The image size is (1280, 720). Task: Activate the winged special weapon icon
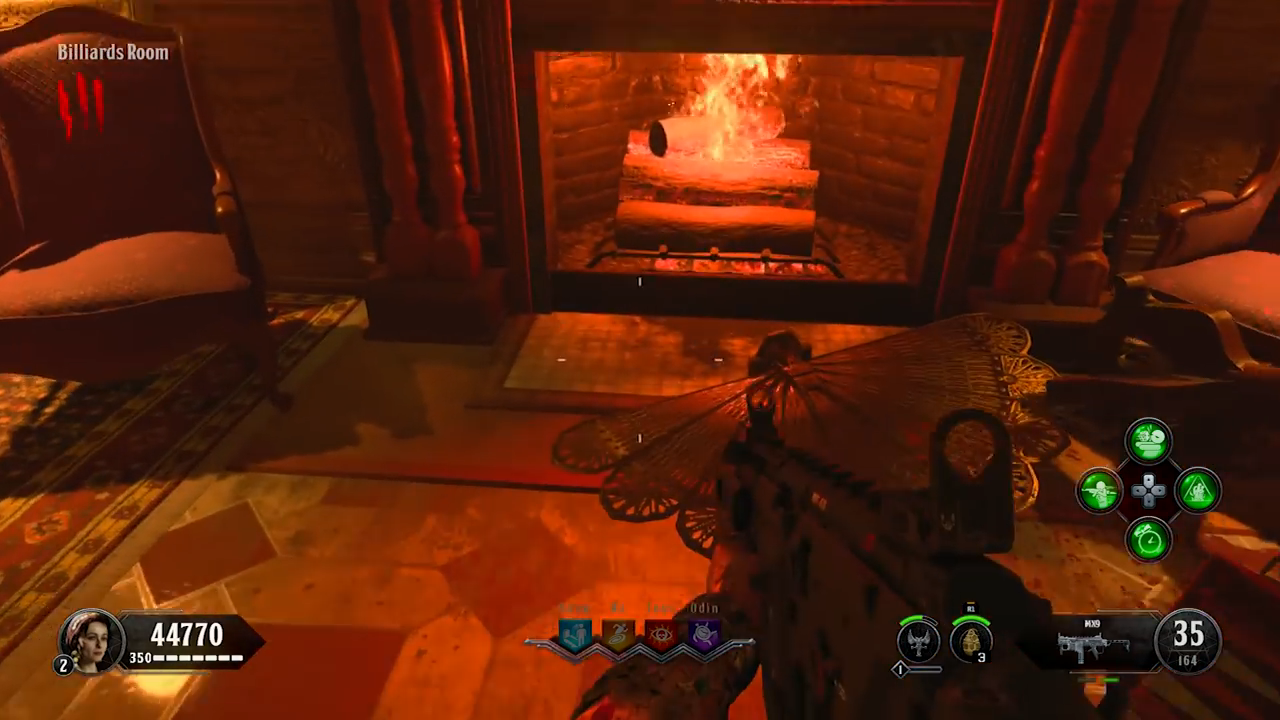[x=918, y=640]
